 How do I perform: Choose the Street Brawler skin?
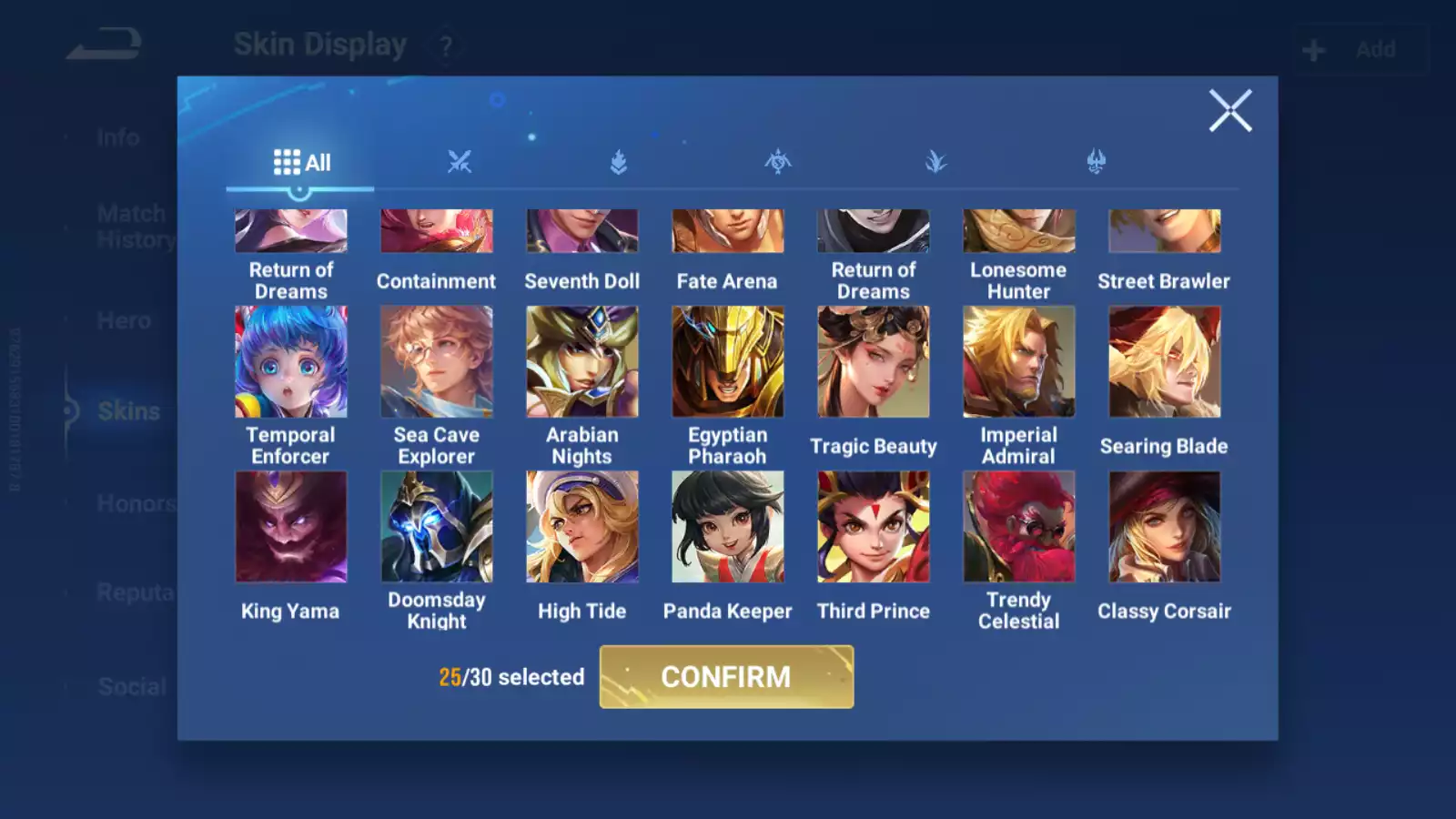coord(1165,233)
